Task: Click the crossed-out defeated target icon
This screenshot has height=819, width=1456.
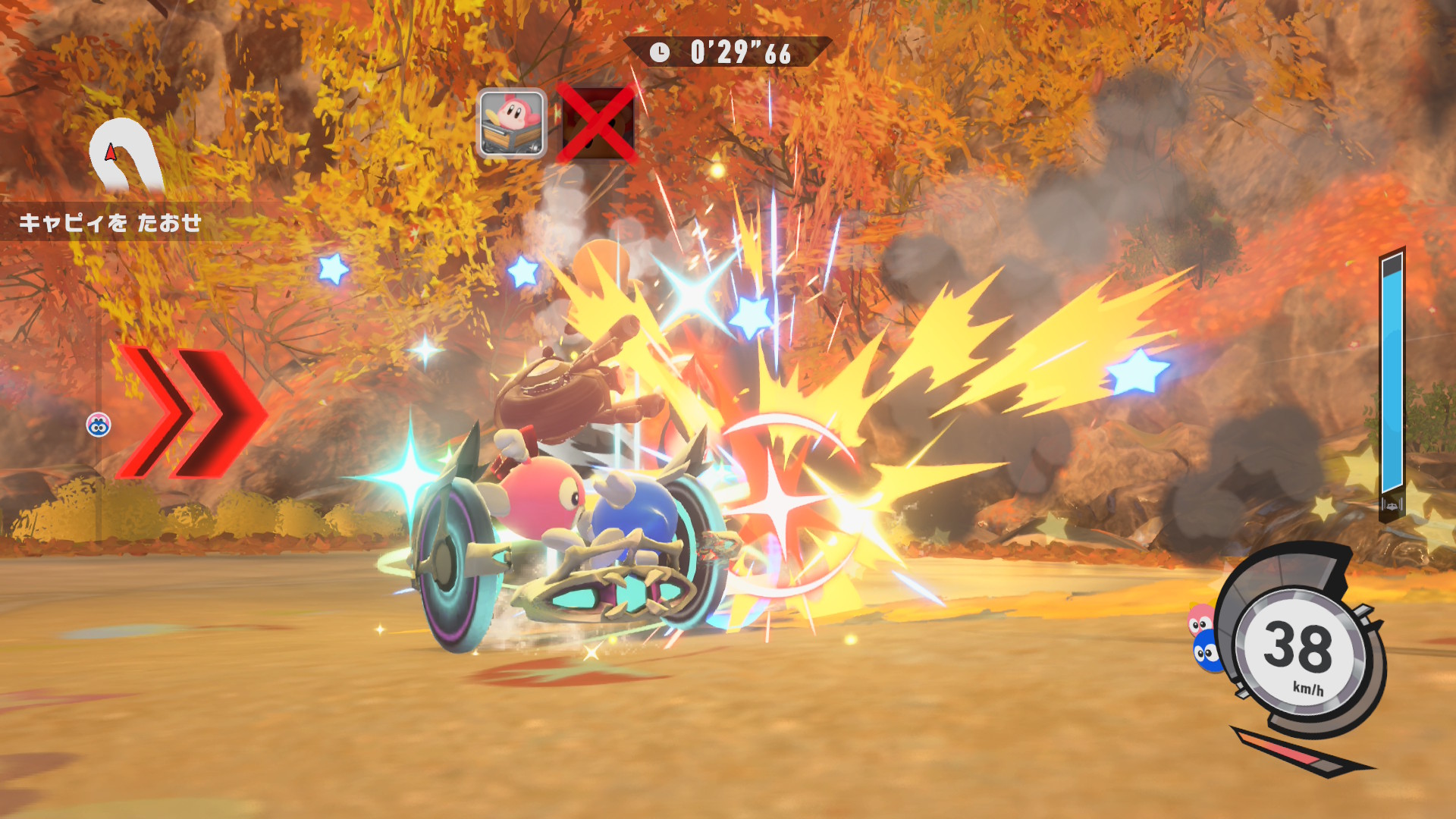Action: click(x=597, y=123)
